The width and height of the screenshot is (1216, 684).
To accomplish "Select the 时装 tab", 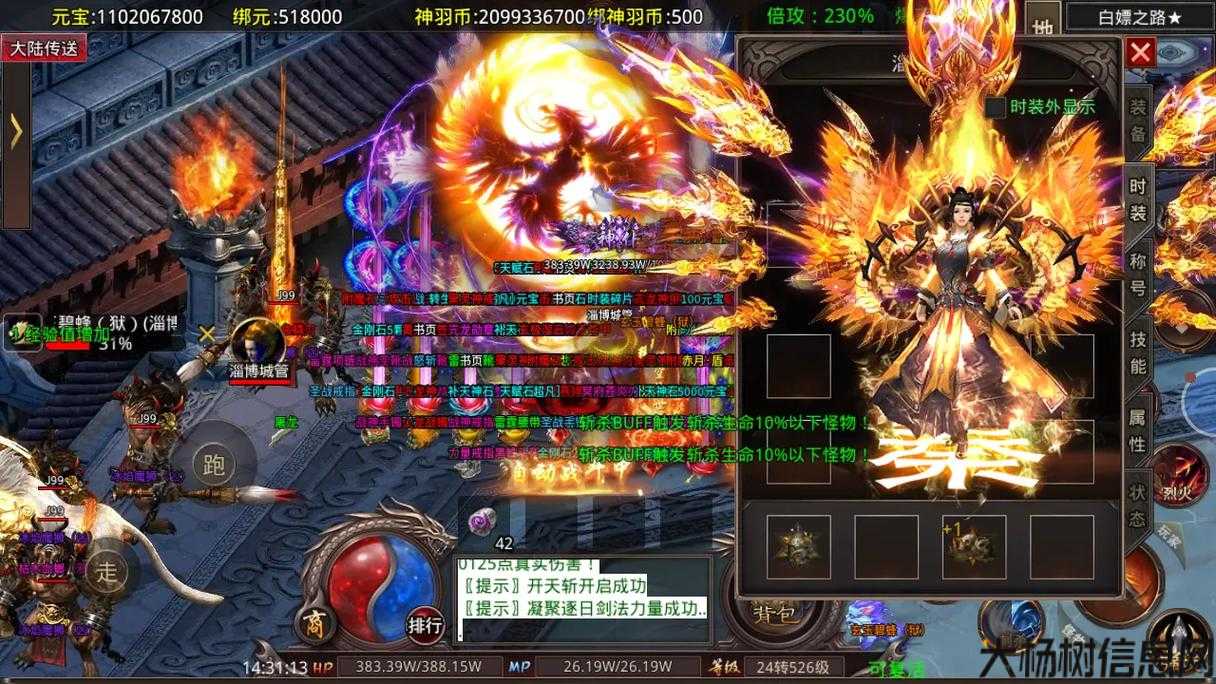I will (1138, 198).
